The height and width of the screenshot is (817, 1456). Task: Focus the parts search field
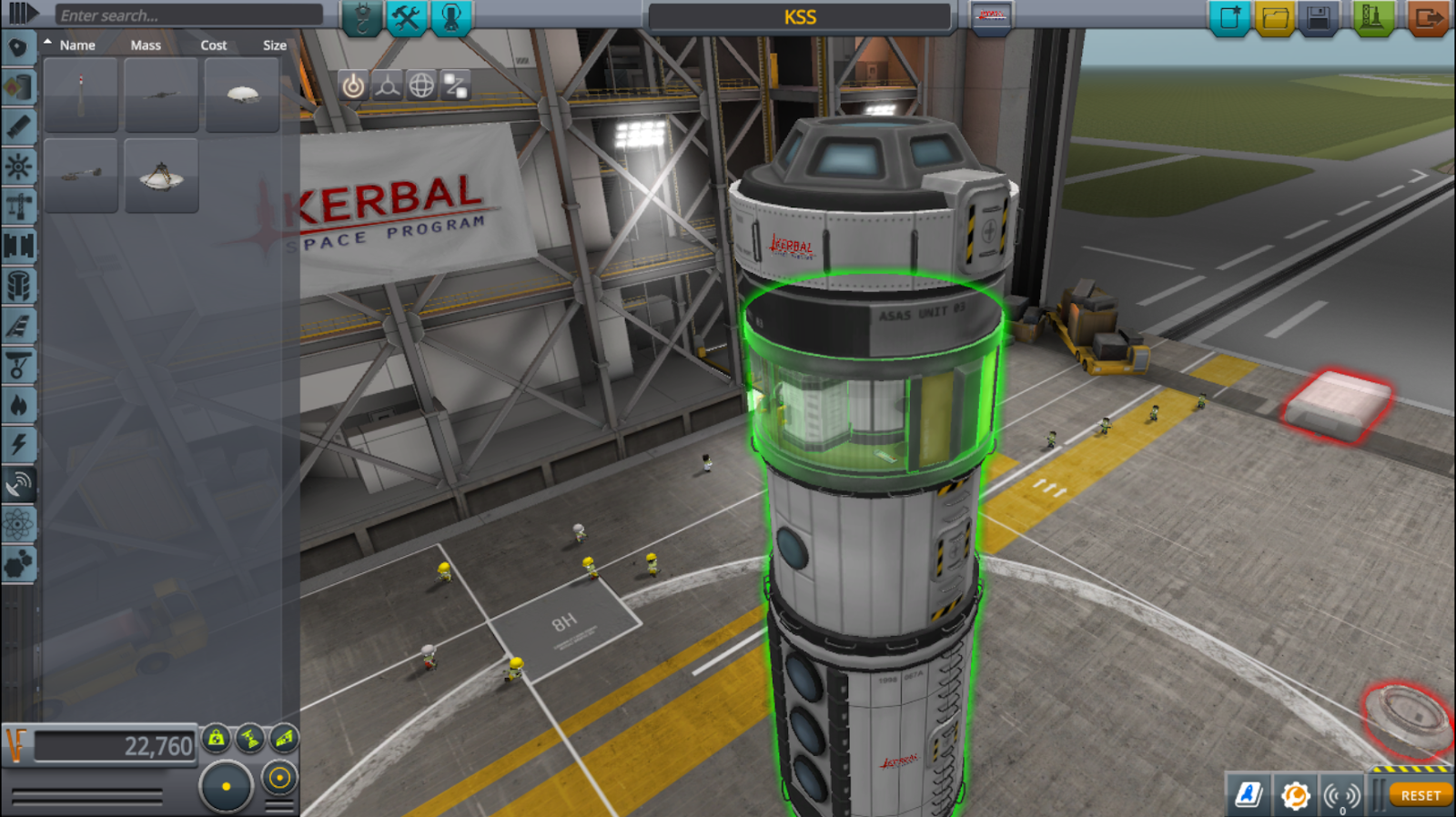(188, 15)
